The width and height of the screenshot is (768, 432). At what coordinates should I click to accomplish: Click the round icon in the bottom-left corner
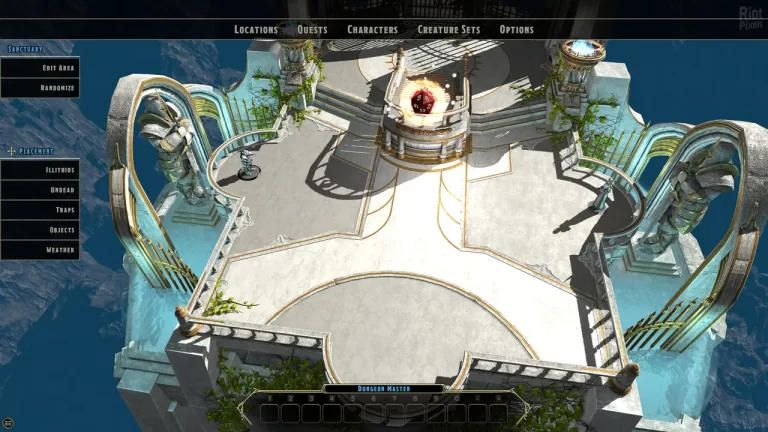[x=9, y=423]
